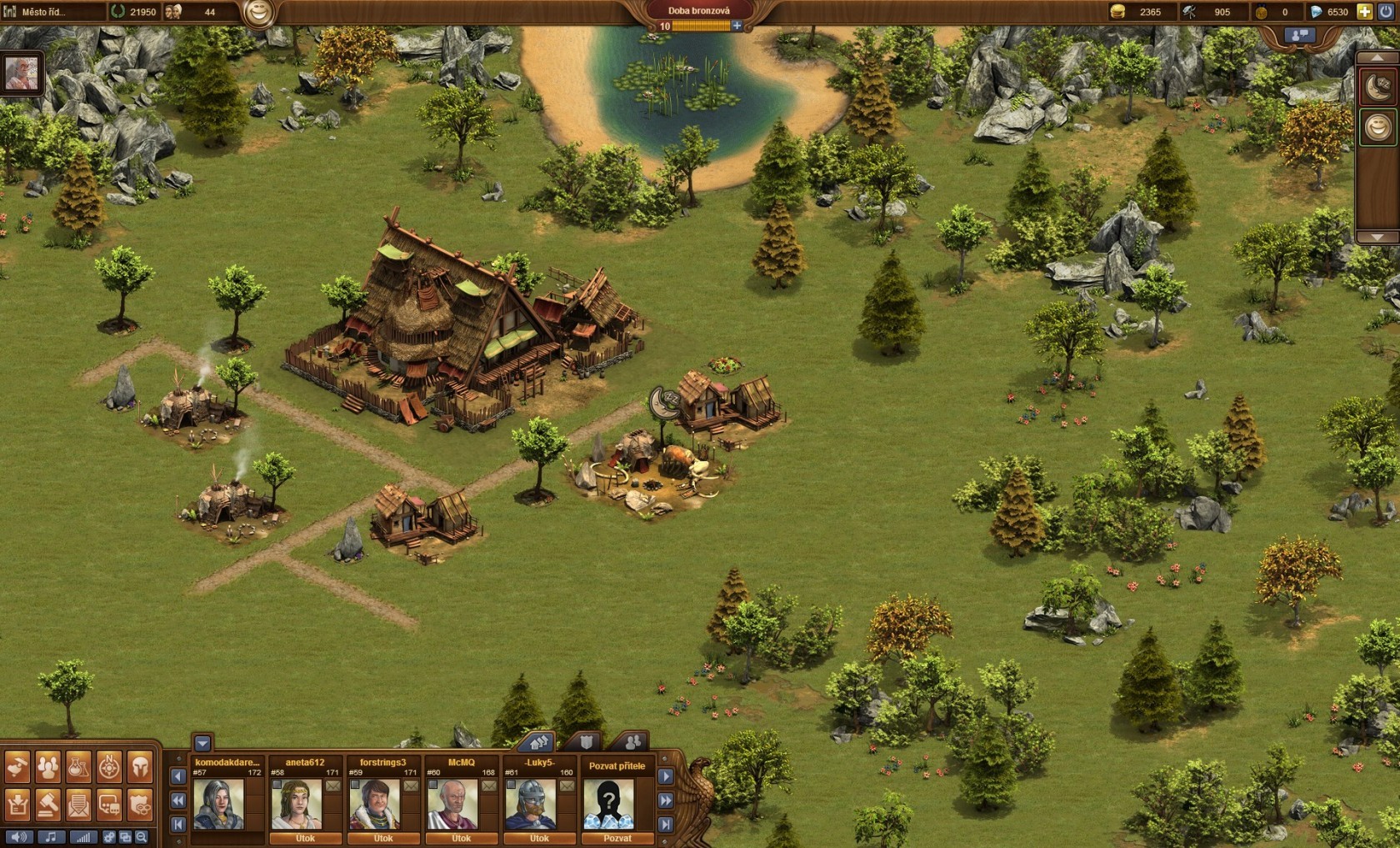Switch to the friends tab
Image resolution: width=1400 pixels, height=848 pixels.
tap(632, 741)
